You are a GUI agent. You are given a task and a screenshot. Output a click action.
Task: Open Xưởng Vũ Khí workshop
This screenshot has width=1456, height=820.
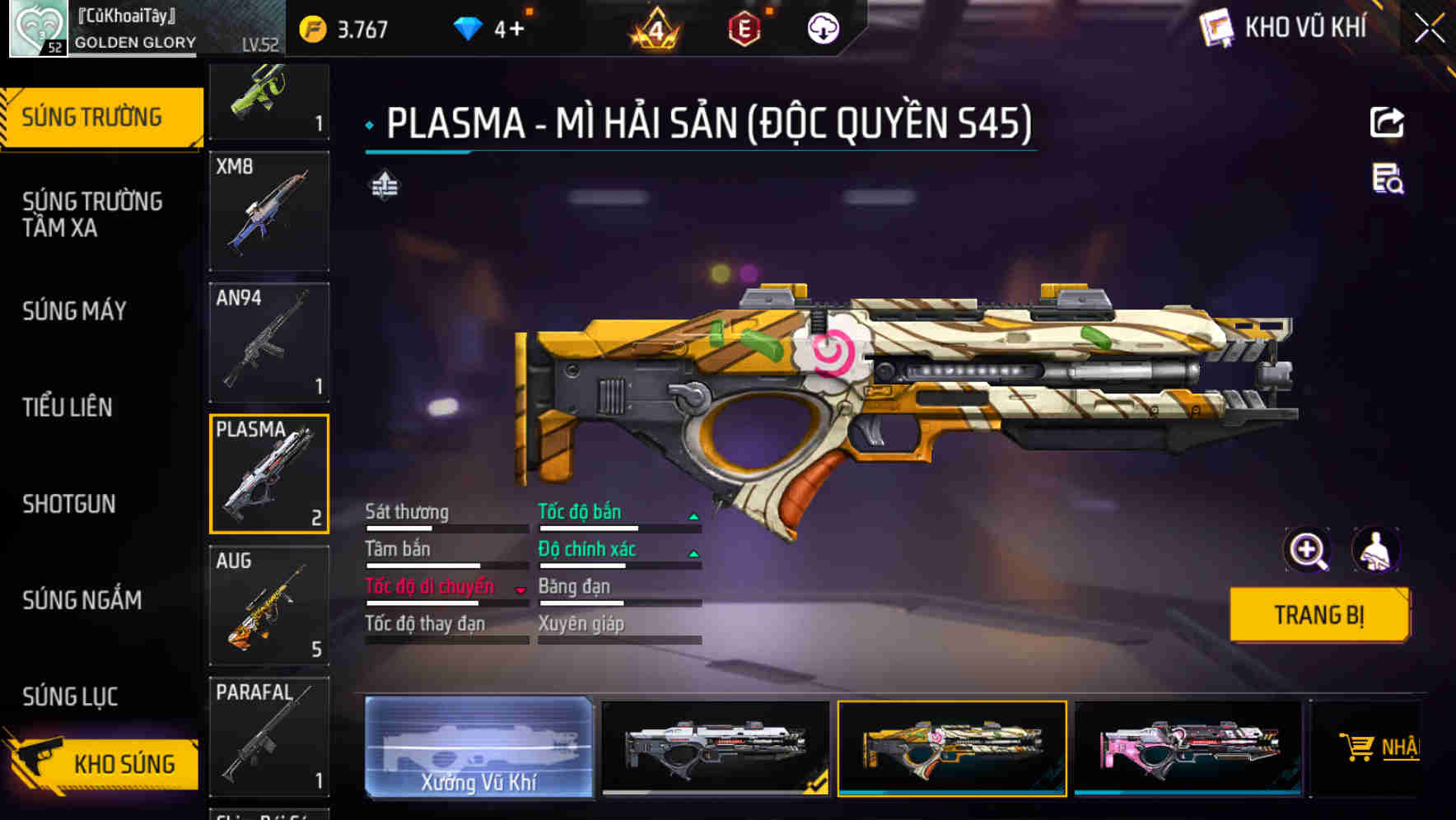point(478,748)
